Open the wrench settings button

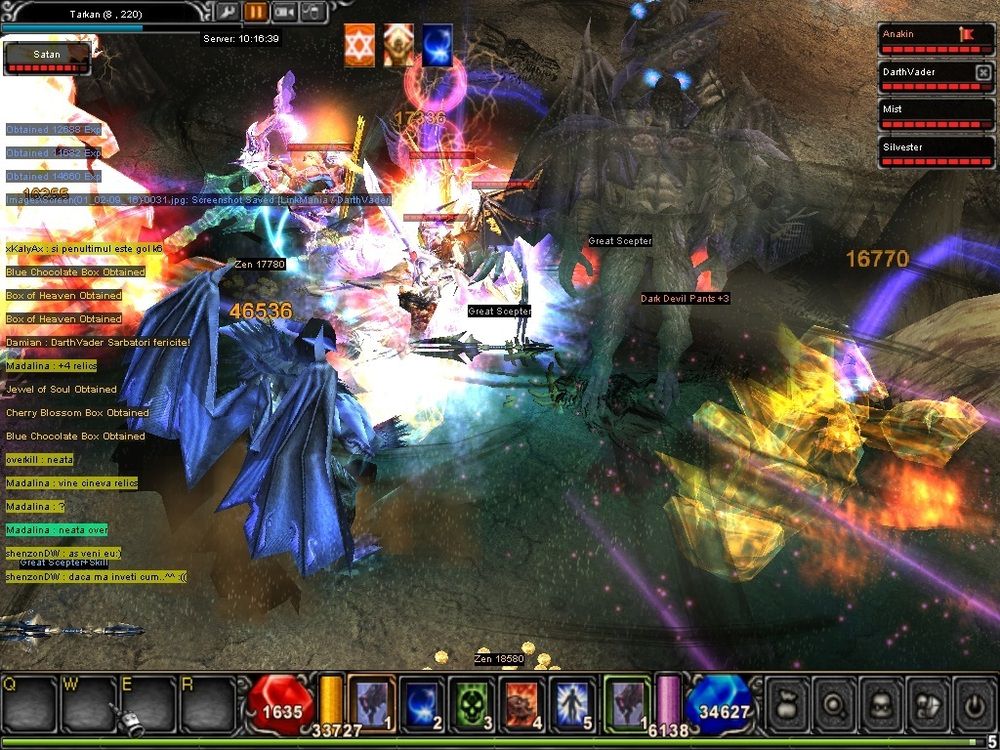click(228, 12)
